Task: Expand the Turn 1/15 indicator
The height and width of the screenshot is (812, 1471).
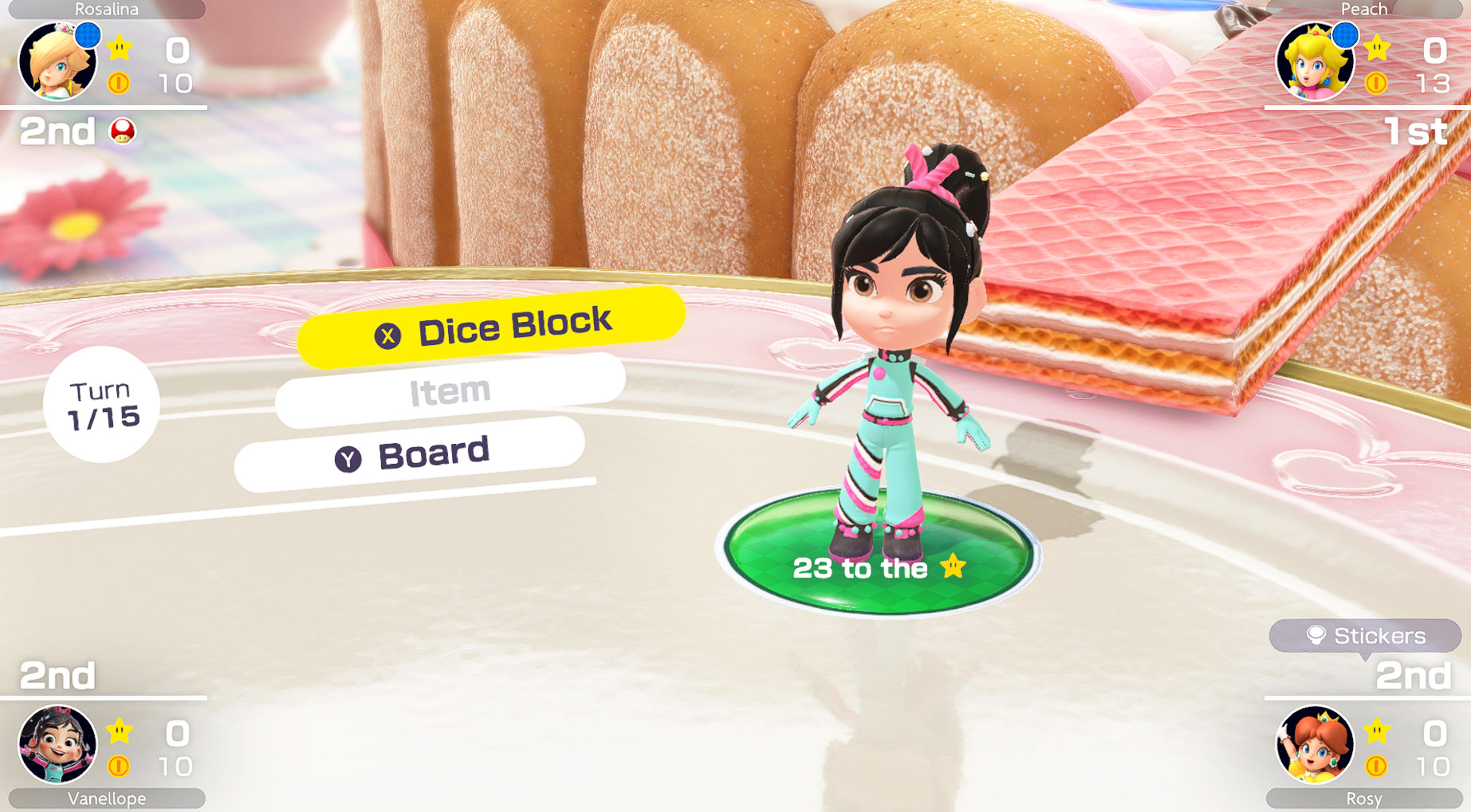Action: pos(102,405)
